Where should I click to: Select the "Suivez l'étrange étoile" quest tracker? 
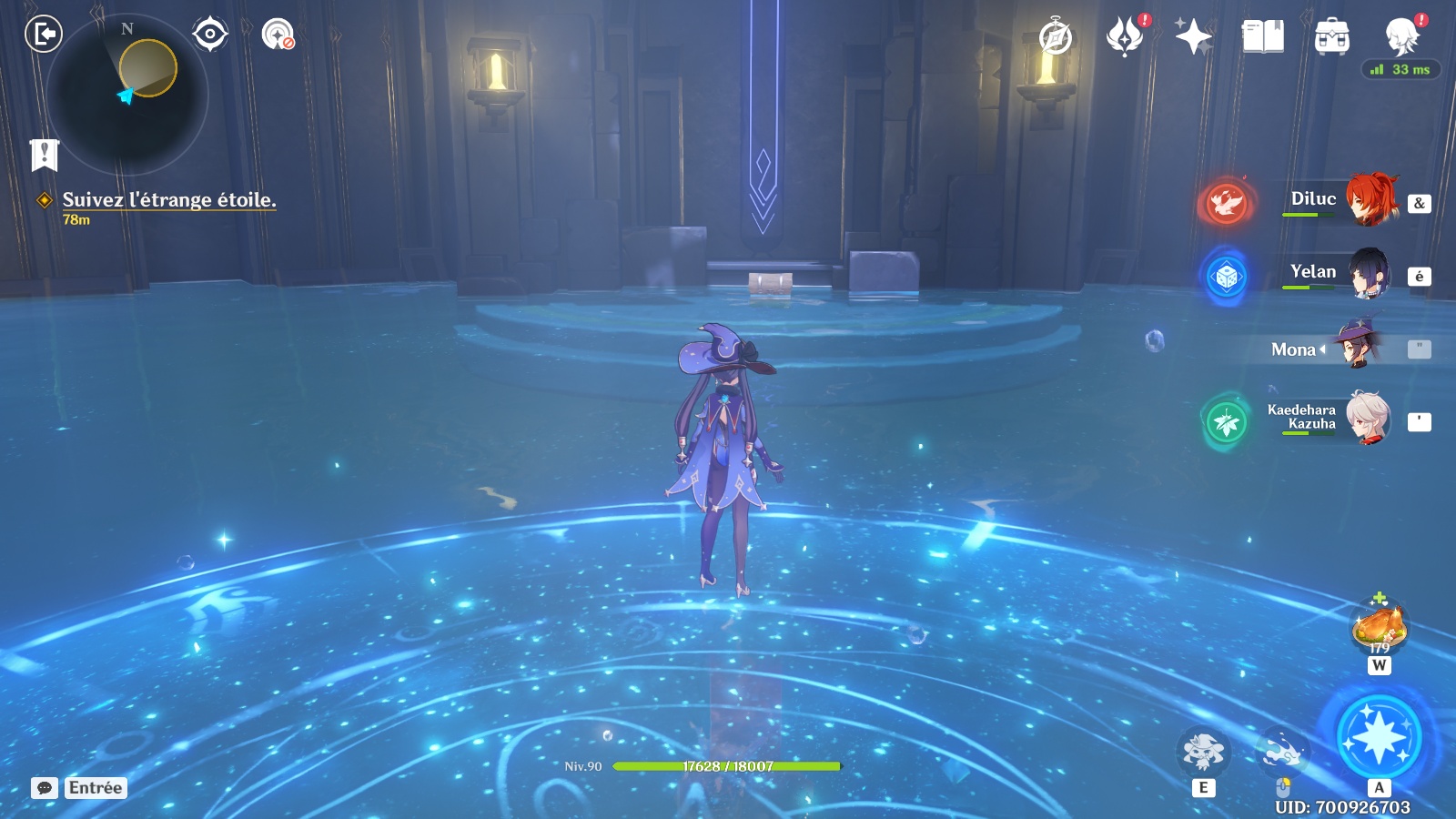(168, 200)
